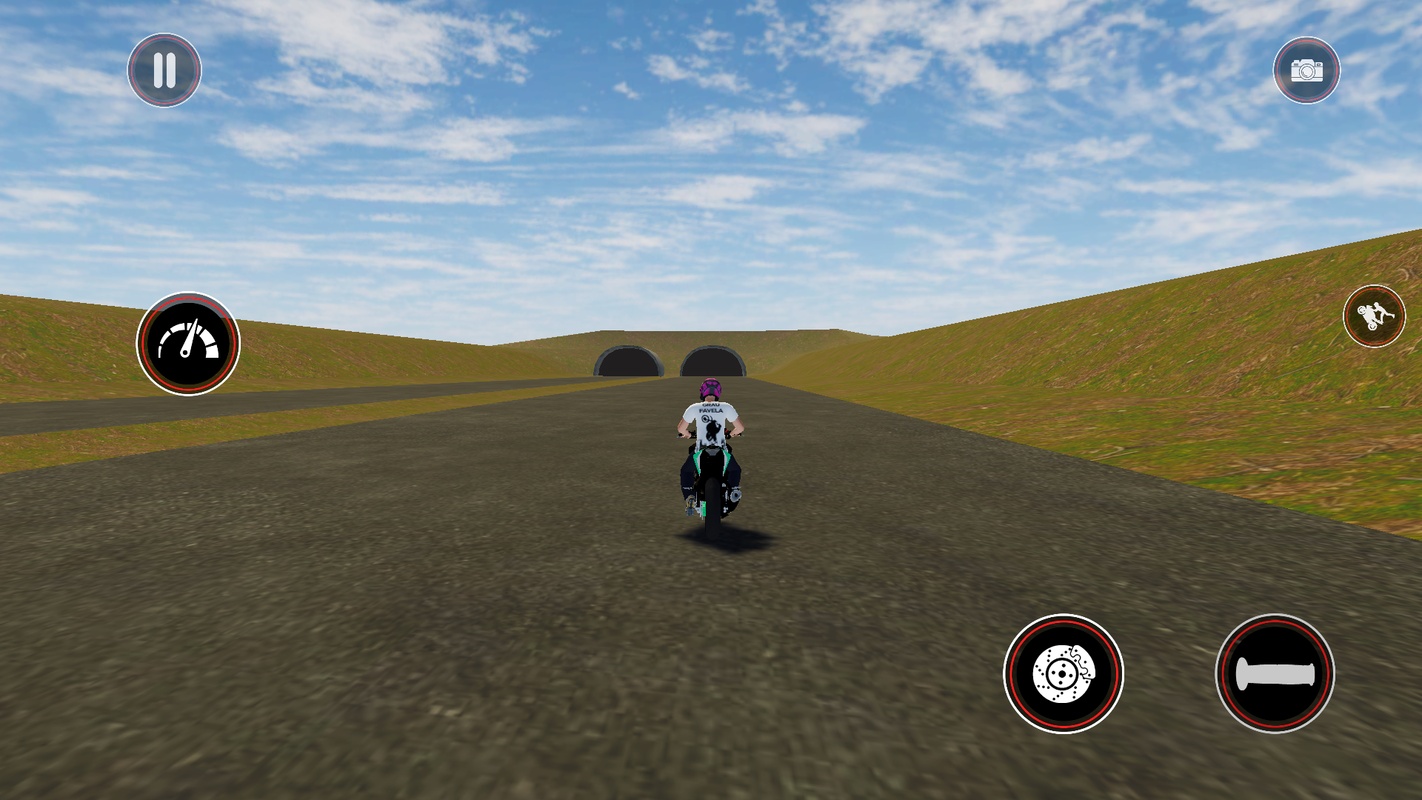Viewport: 1422px width, 800px height.
Task: Open the speedometer gauge button
Action: tap(188, 344)
